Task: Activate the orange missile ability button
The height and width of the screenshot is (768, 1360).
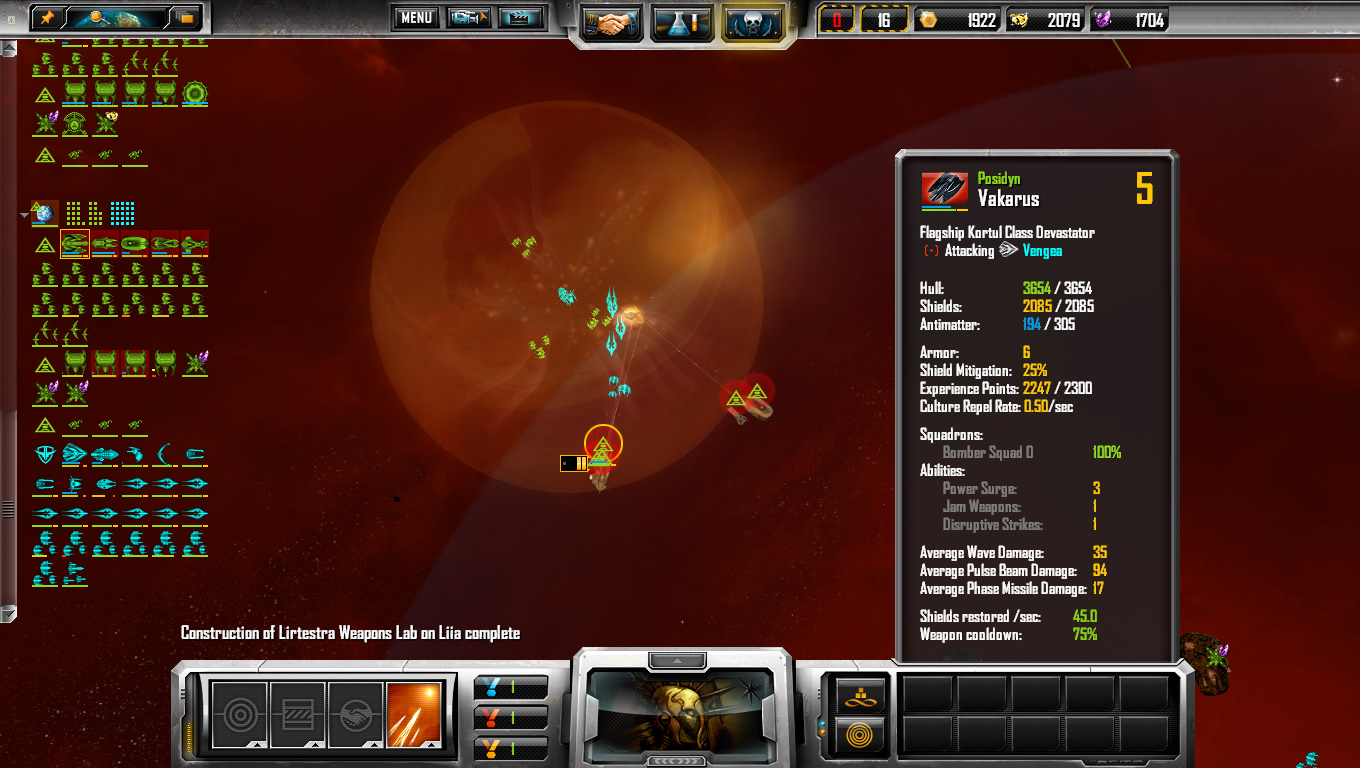Action: pyautogui.click(x=413, y=714)
